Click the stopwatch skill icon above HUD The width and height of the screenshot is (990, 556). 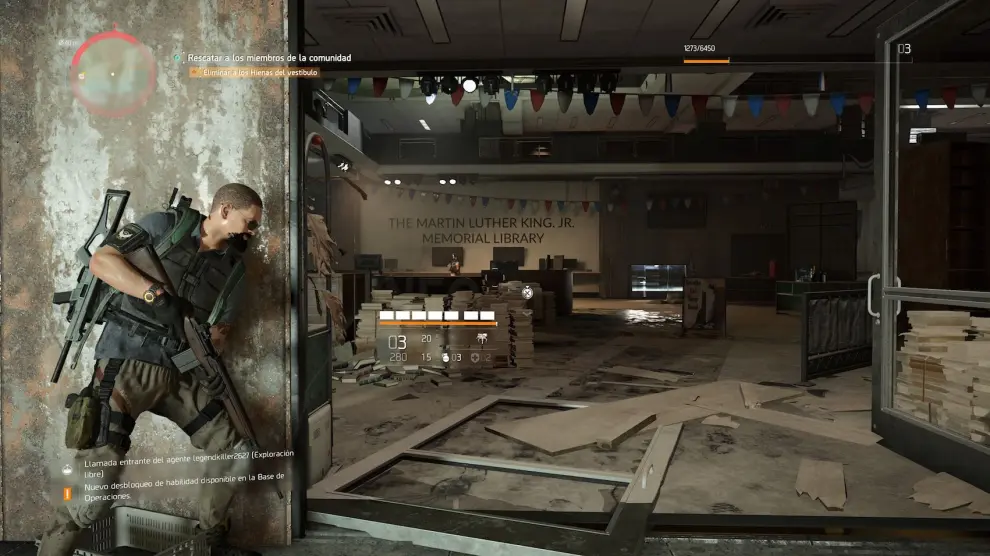point(527,292)
